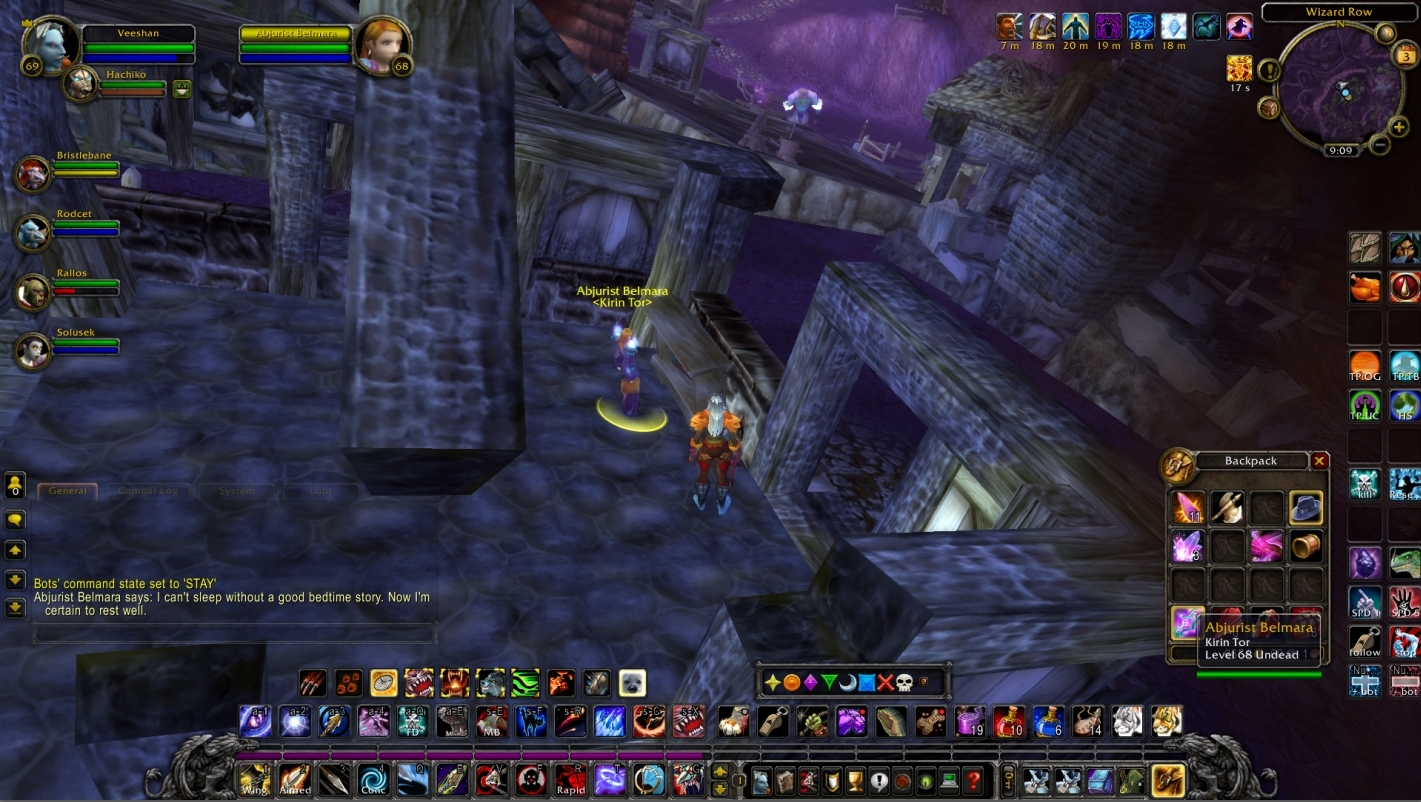Click the blue hat item in the Backpack
The image size is (1421, 802).
click(x=1306, y=508)
